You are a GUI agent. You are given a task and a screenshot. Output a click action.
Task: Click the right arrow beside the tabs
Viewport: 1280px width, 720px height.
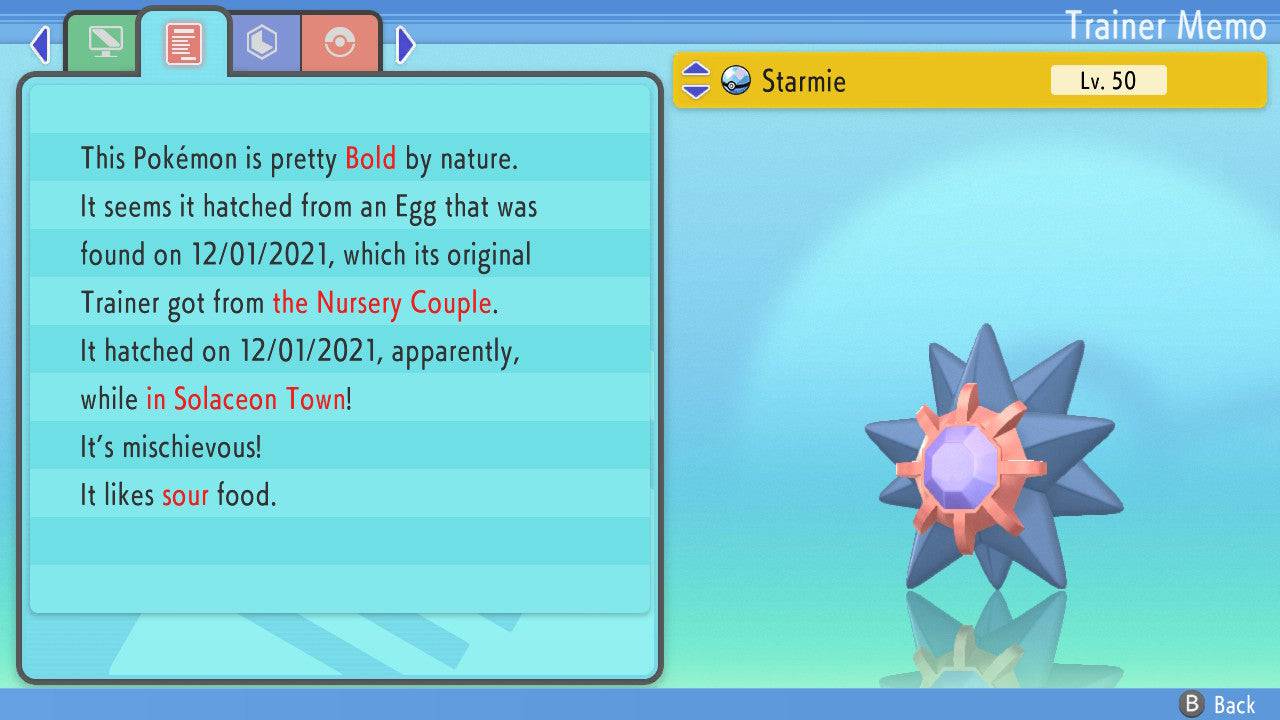point(405,44)
